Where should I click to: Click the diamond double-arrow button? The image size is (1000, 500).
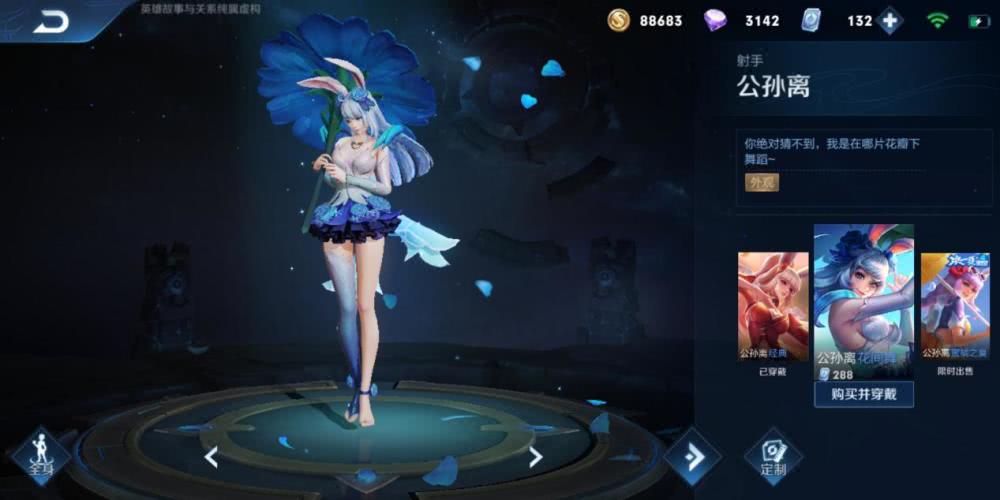[x=692, y=456]
